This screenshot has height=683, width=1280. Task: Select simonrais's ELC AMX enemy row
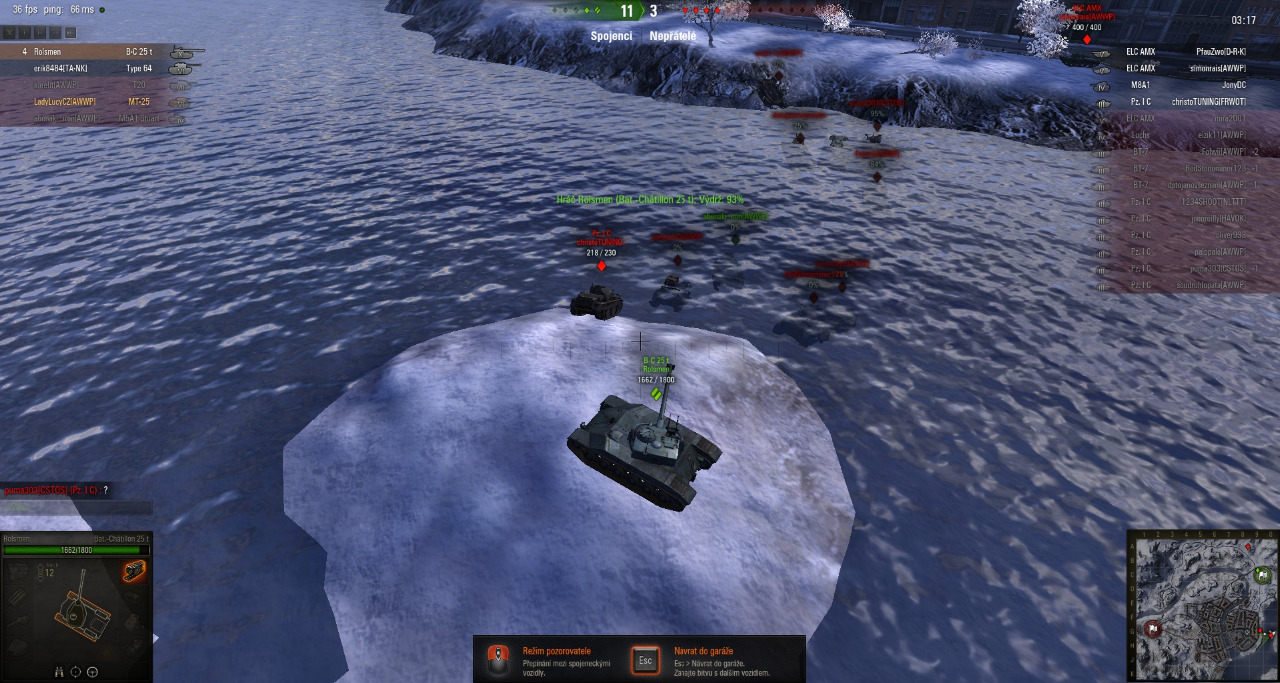click(x=1180, y=68)
